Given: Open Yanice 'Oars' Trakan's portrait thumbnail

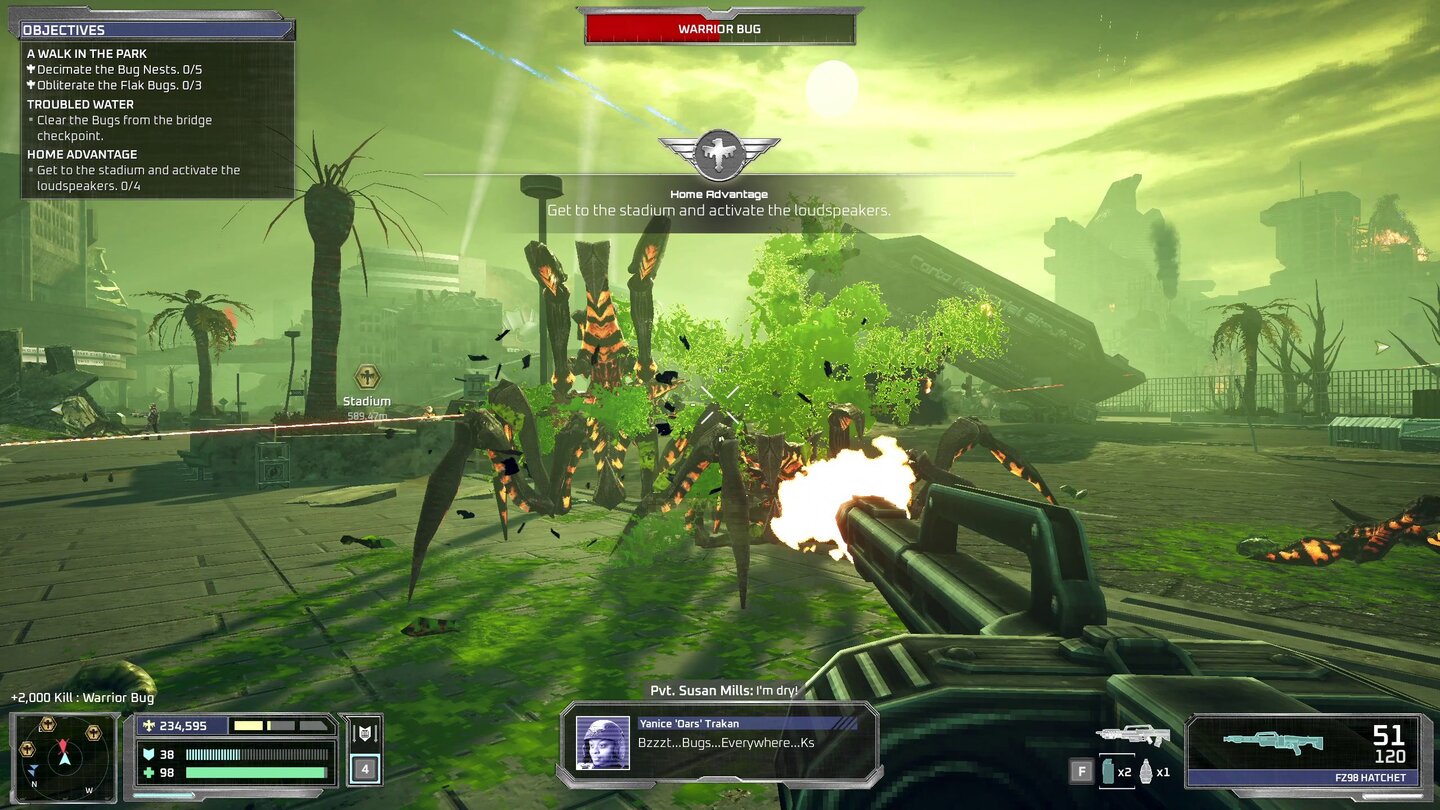Looking at the screenshot, I should (601, 744).
